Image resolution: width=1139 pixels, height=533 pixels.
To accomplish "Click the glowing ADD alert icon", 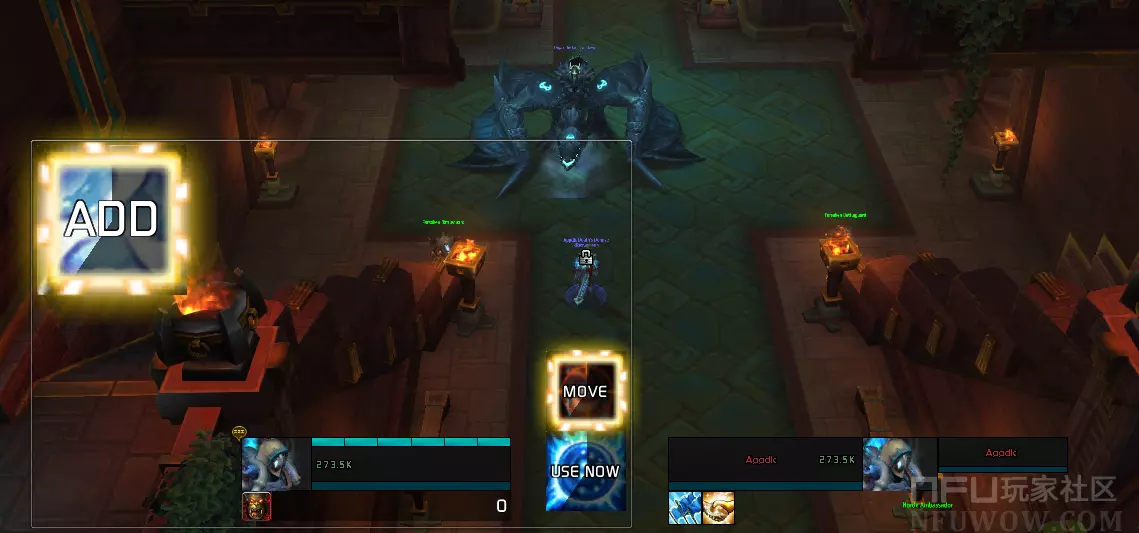I will click(111, 221).
